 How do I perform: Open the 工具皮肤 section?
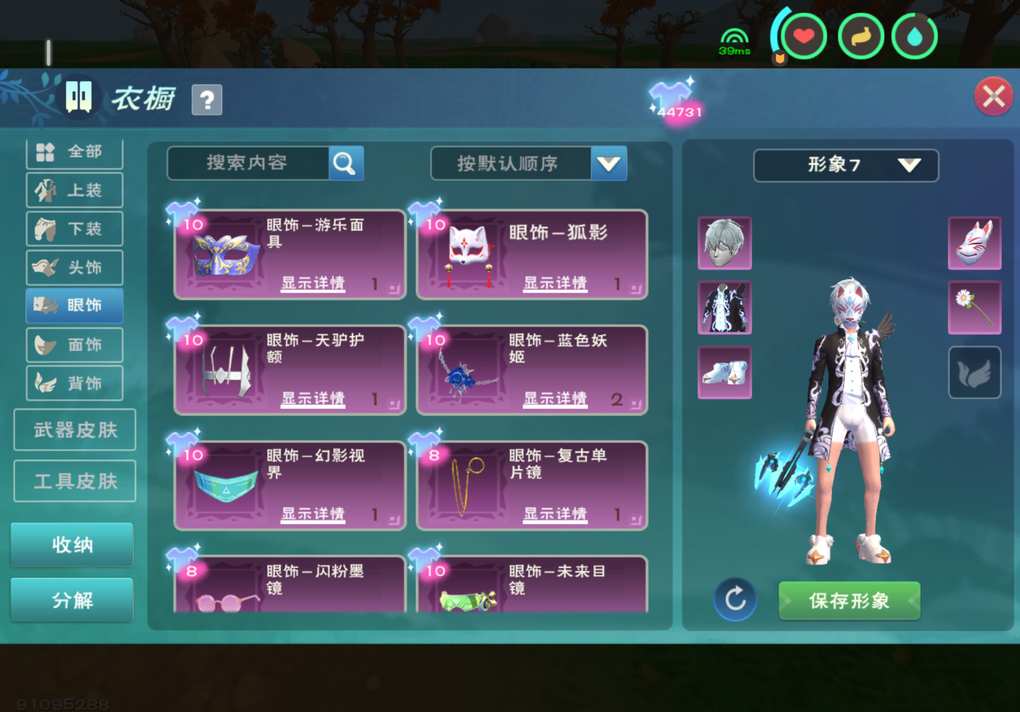click(x=75, y=481)
